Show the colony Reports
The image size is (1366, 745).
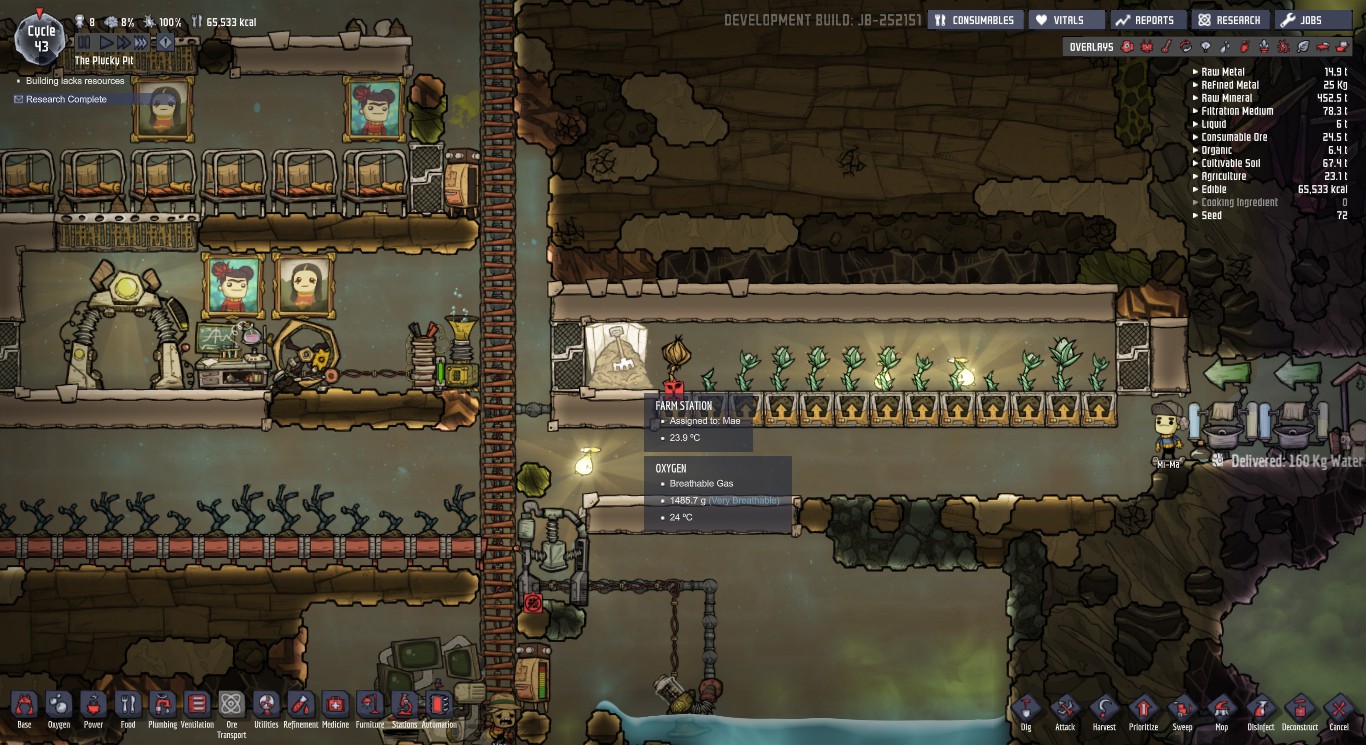coord(1147,20)
